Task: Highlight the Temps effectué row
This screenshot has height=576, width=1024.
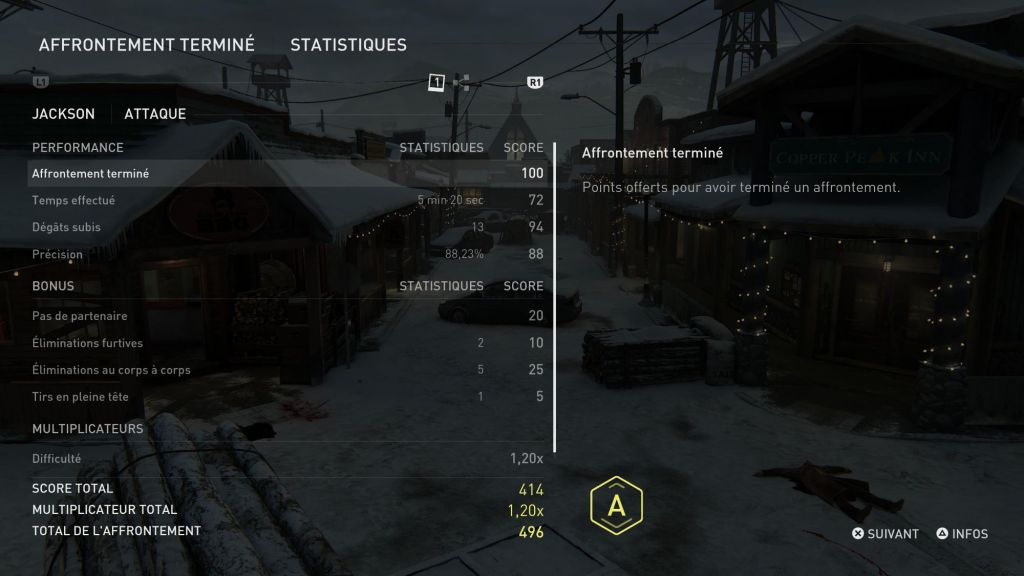Action: 288,200
